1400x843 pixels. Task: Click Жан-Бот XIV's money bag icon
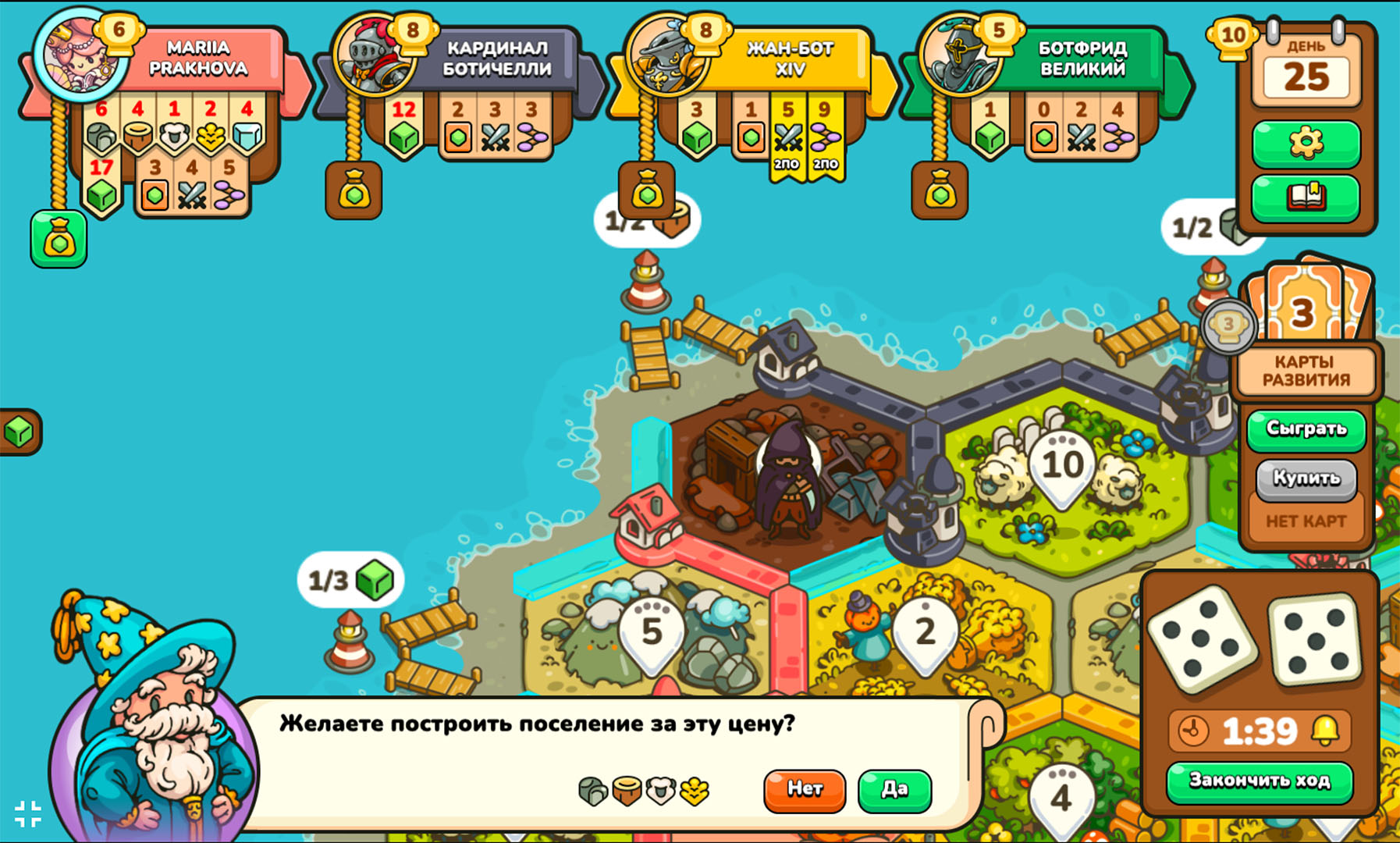click(x=646, y=191)
